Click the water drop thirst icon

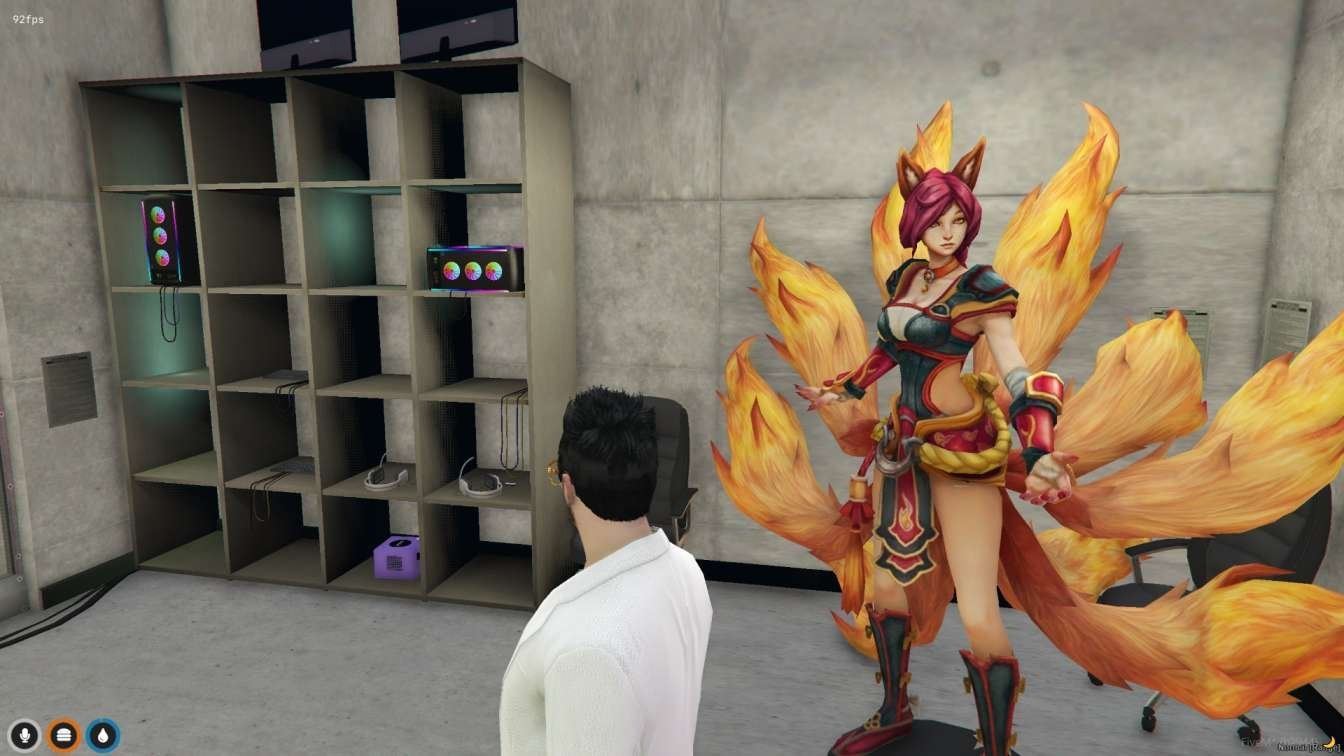(x=102, y=735)
